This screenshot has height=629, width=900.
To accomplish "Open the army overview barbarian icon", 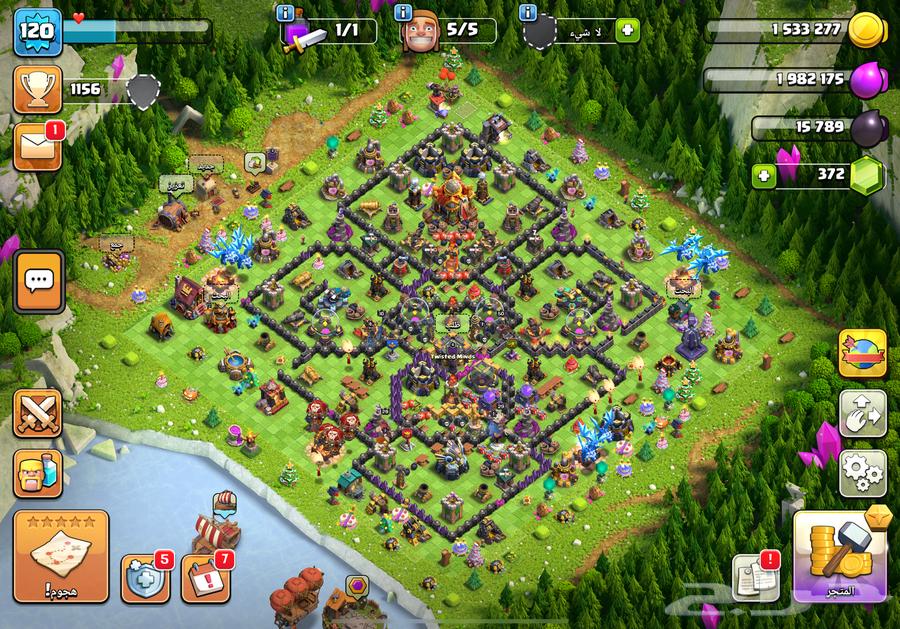I will pyautogui.click(x=37, y=472).
